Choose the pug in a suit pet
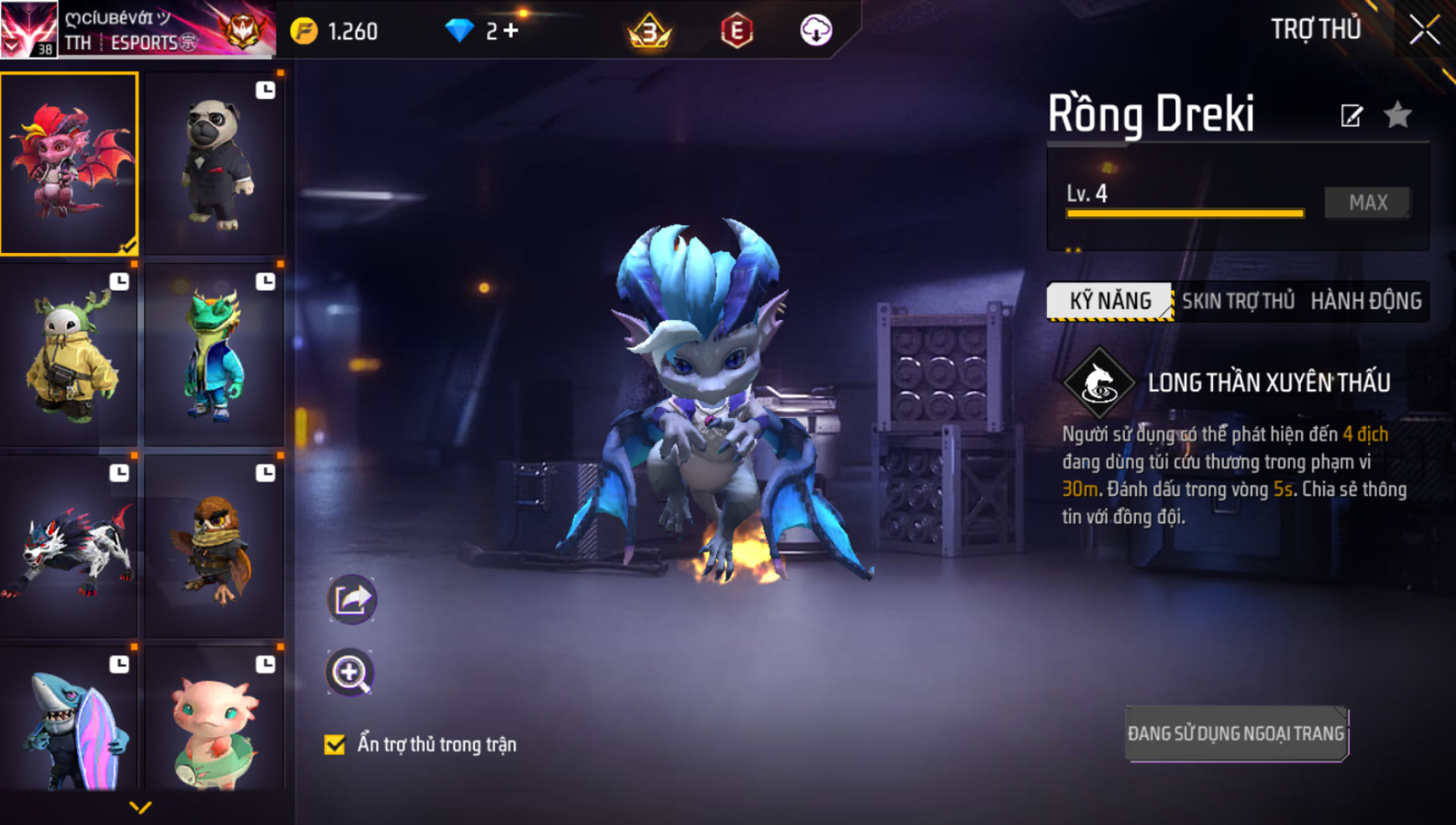 (214, 163)
